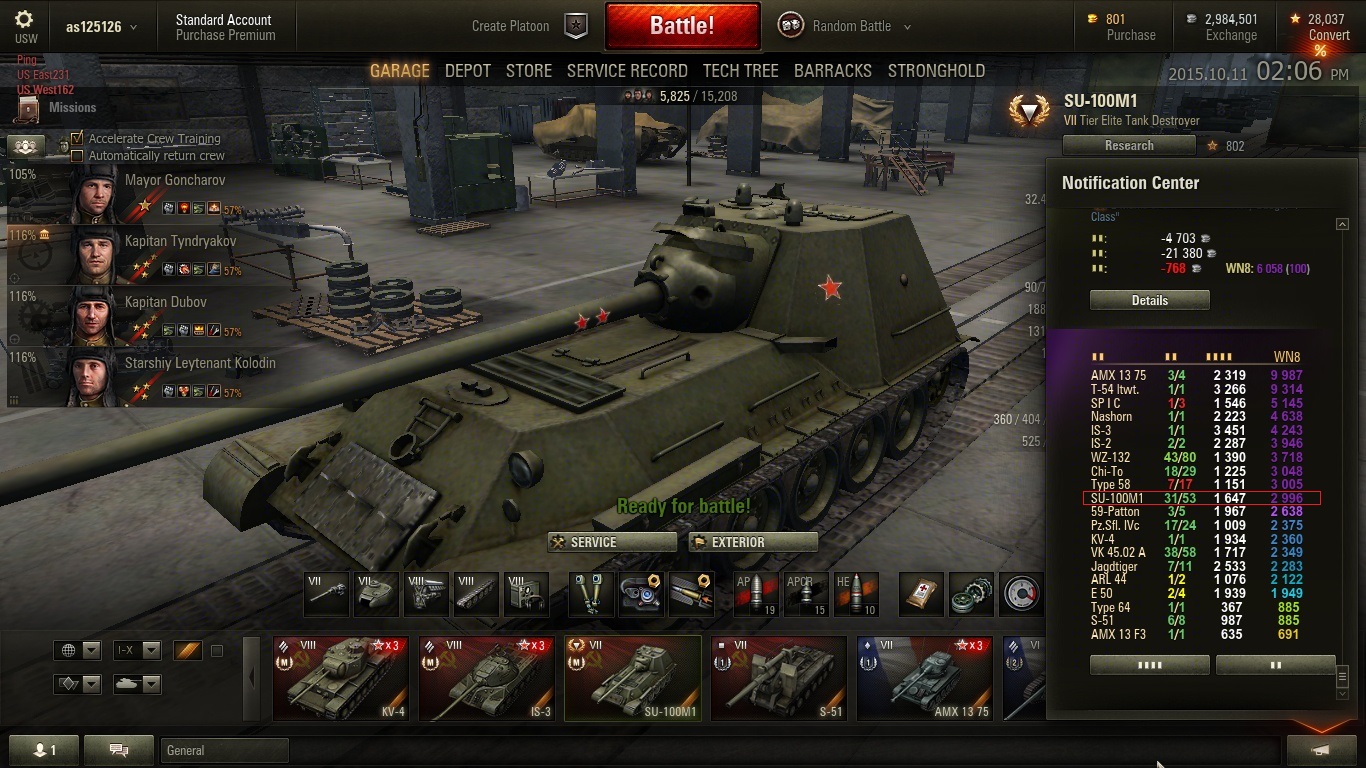Start the match with the Battle! button
This screenshot has width=1366, height=768.
(x=682, y=26)
